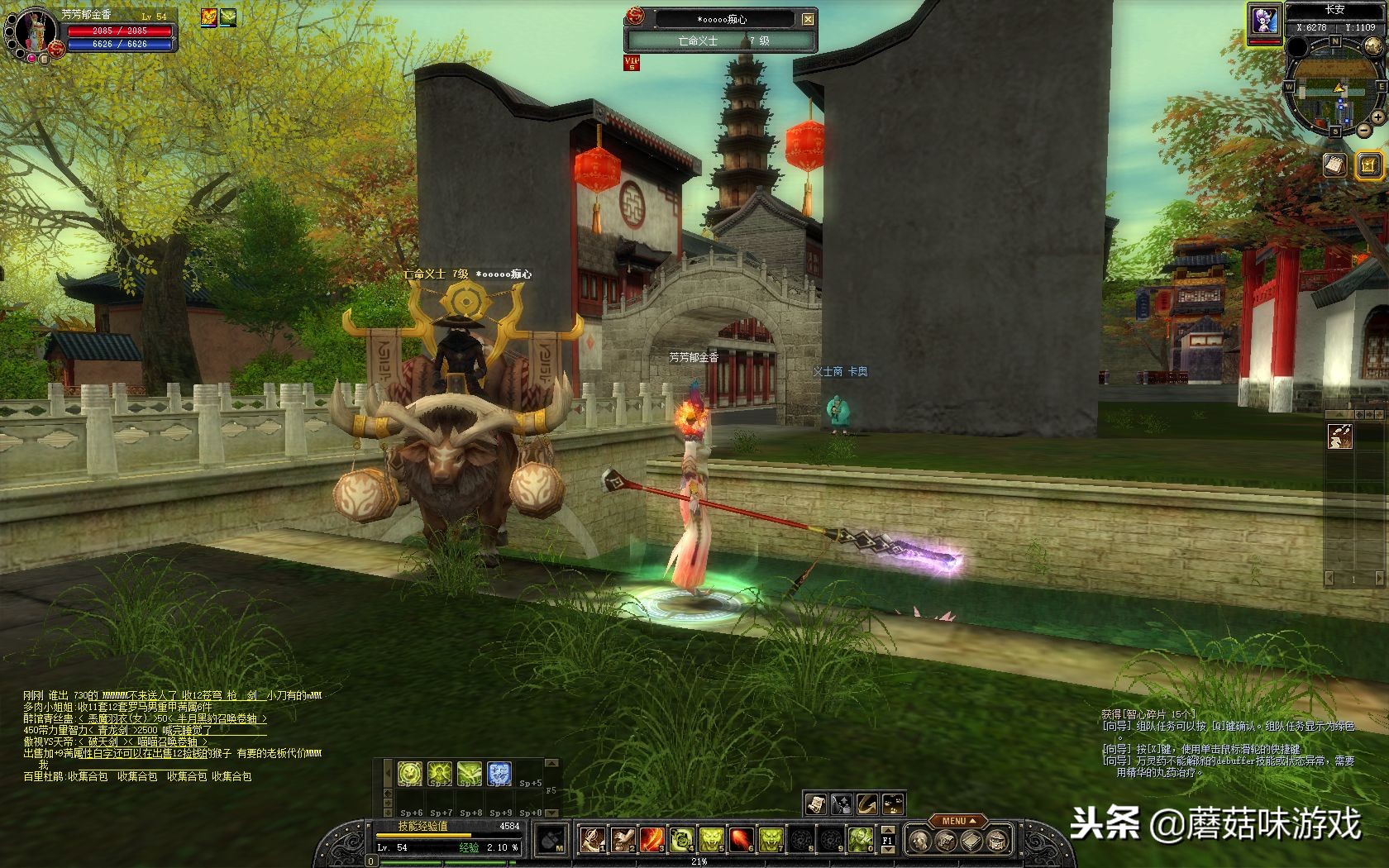
Task: Zoom out the minimap with minus button
Action: [1363, 131]
